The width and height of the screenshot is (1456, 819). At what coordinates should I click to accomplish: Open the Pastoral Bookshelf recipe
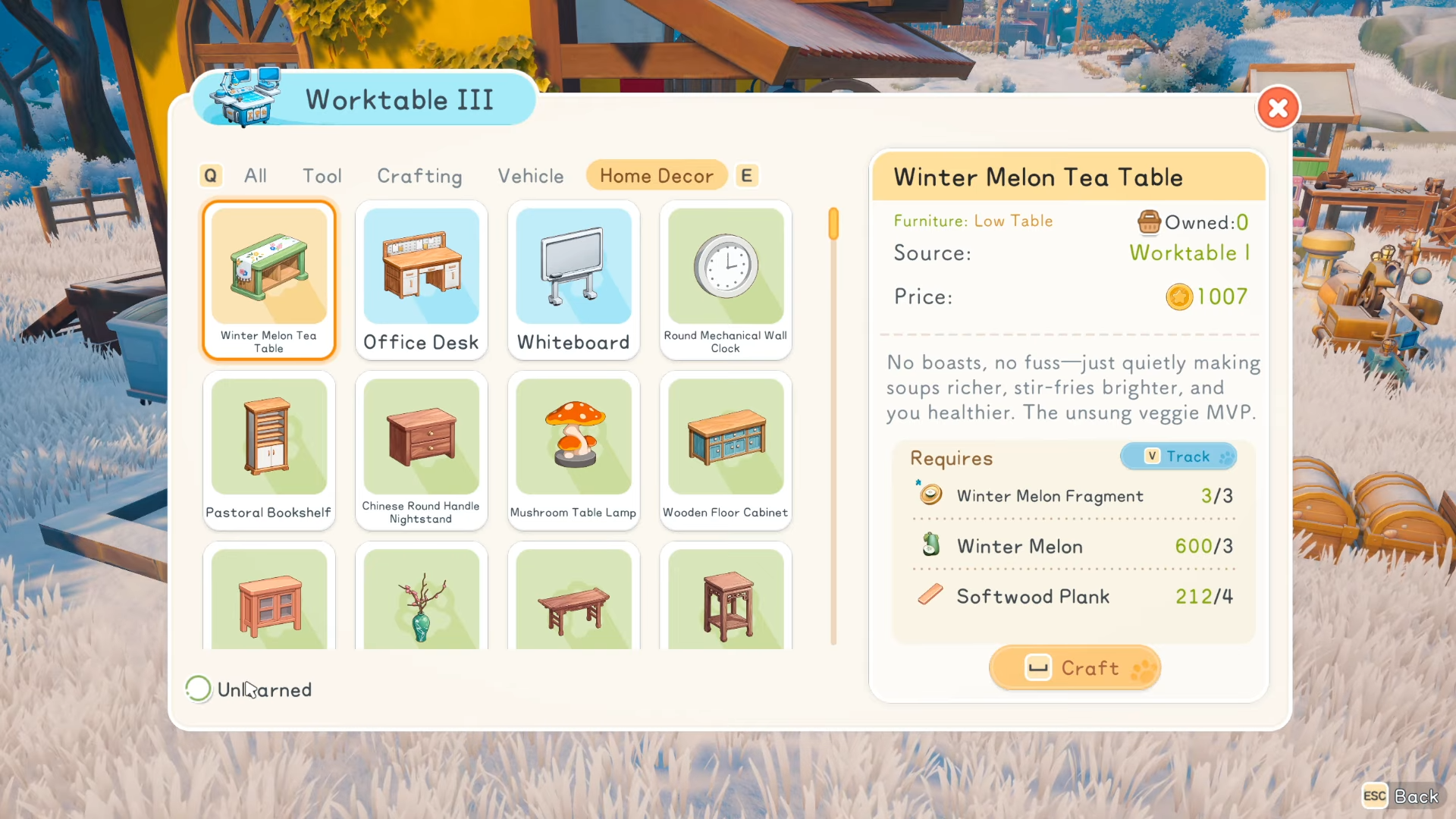pos(269,450)
